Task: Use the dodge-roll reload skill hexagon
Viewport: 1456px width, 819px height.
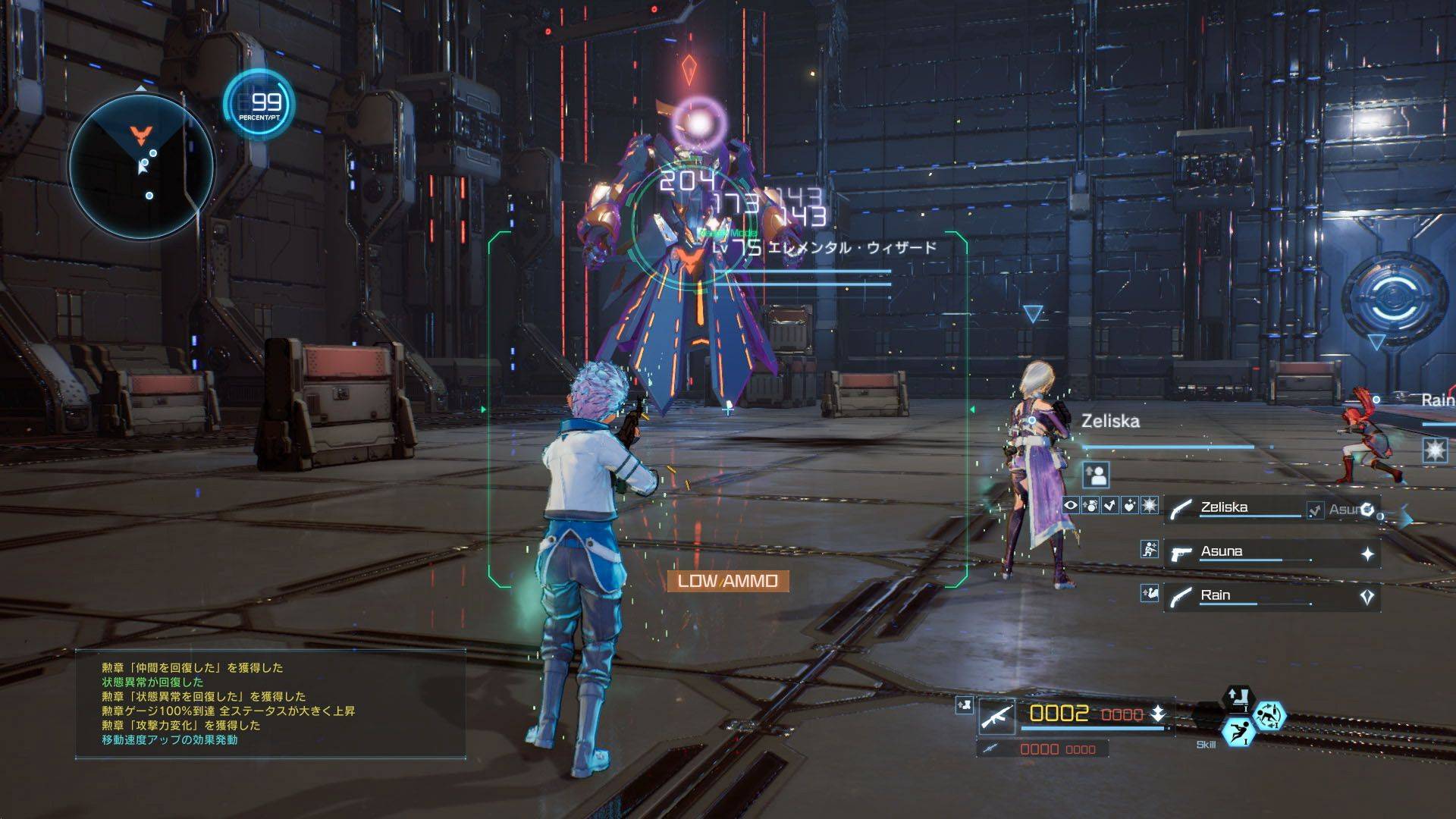Action: [1267, 714]
